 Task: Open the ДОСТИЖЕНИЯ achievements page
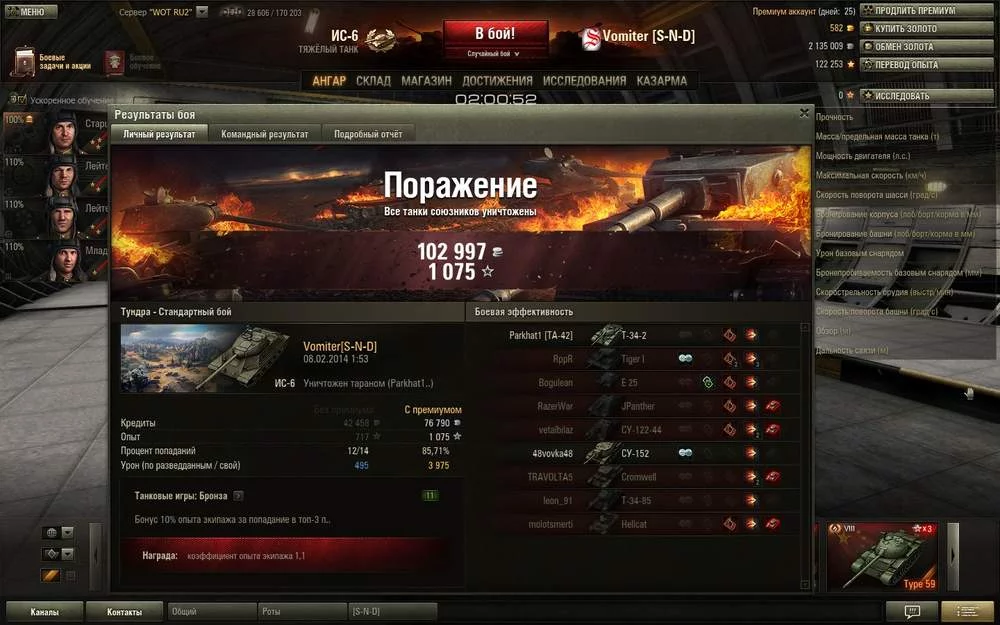click(x=498, y=81)
